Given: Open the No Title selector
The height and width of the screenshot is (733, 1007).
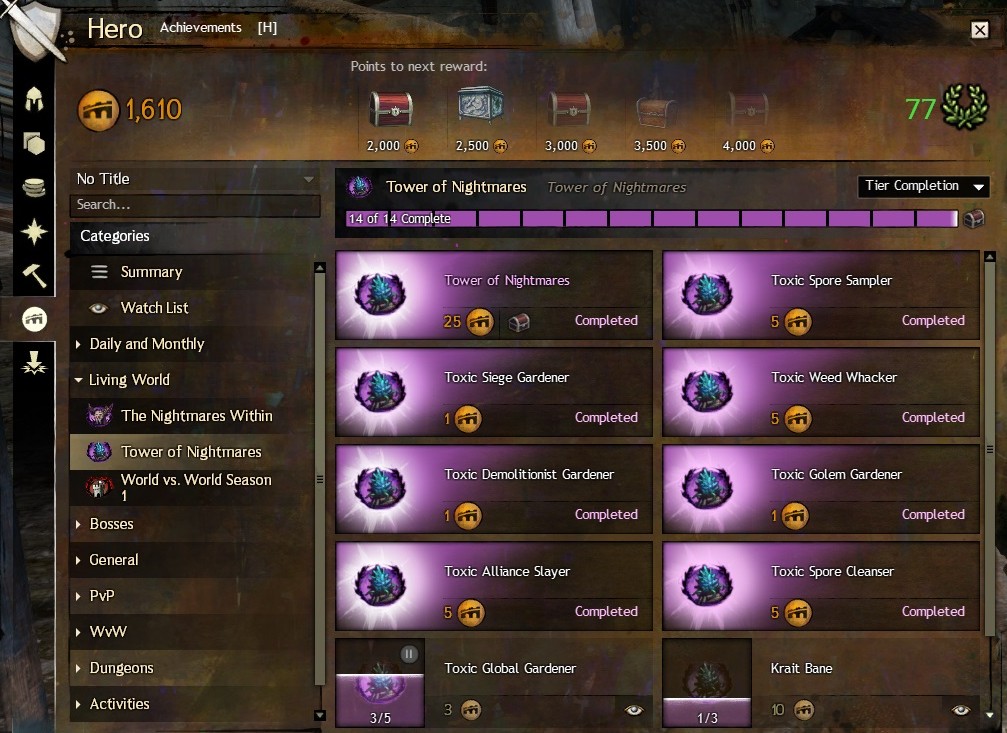Looking at the screenshot, I should point(195,179).
